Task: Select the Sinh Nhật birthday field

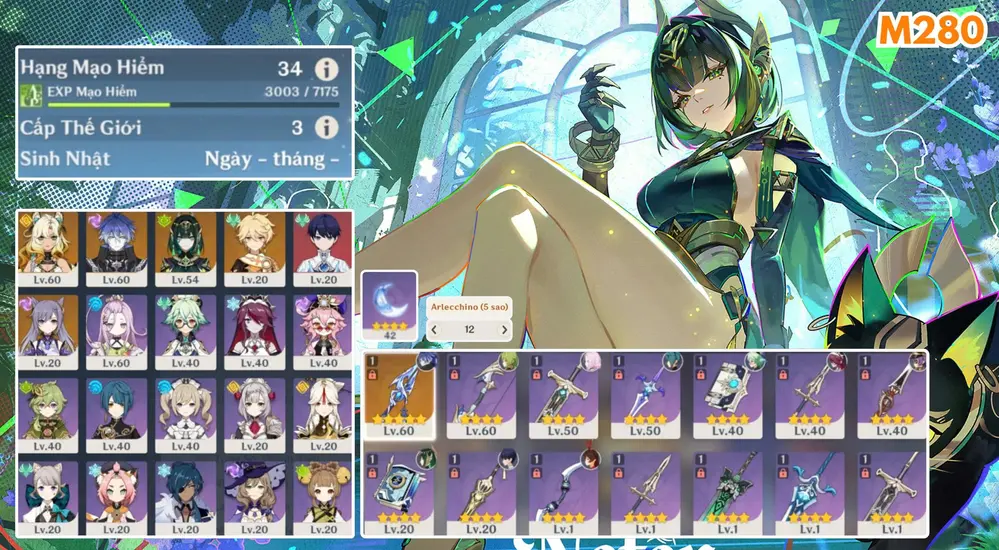Action: point(271,158)
